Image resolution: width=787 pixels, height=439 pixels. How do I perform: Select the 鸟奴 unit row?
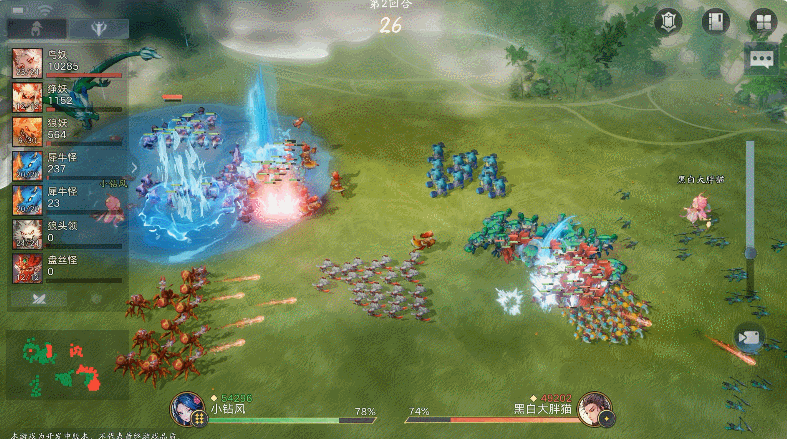tap(66, 62)
